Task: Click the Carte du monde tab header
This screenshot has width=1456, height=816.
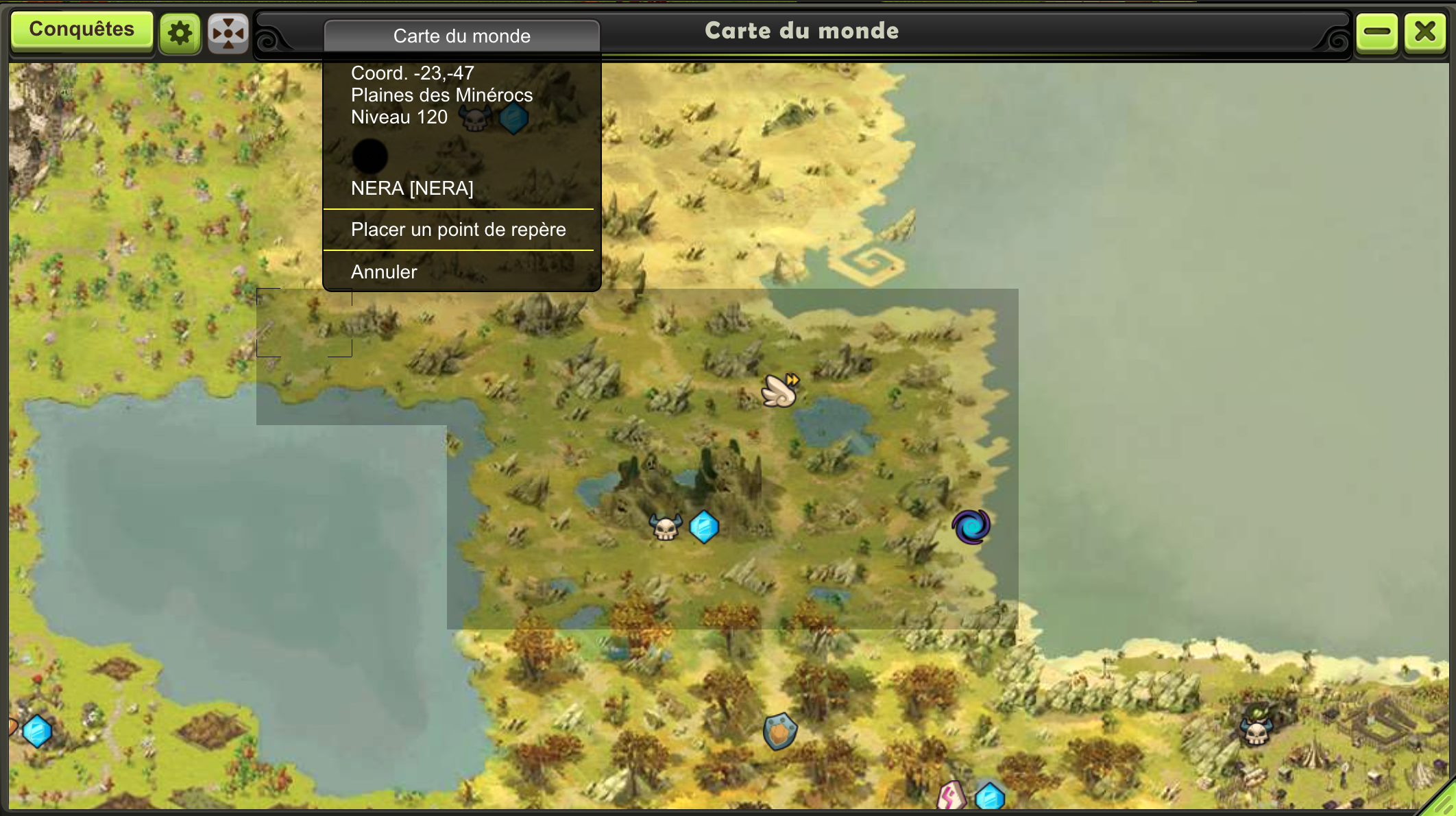Action: tap(461, 36)
